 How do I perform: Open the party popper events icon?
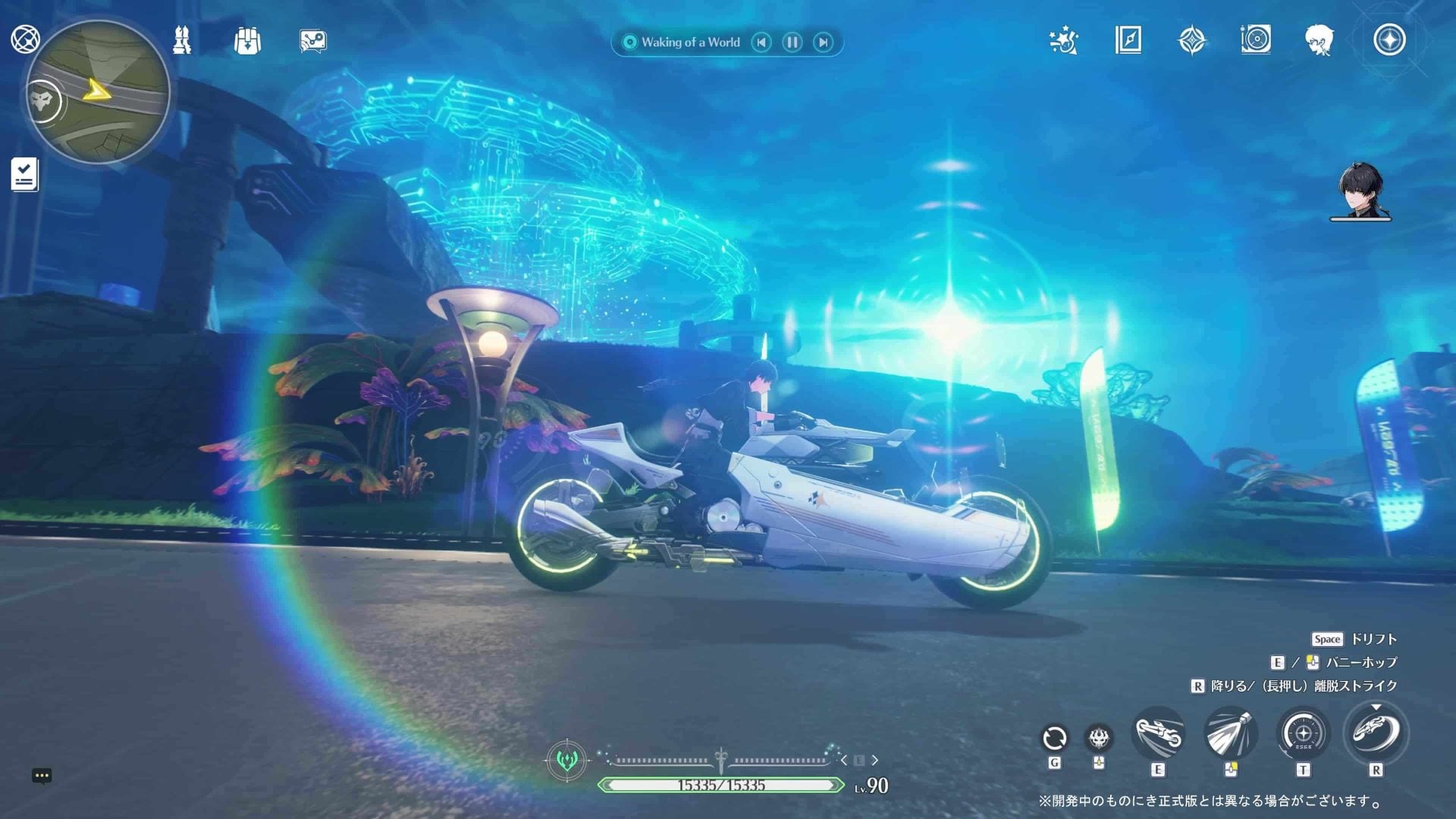(x=1064, y=40)
